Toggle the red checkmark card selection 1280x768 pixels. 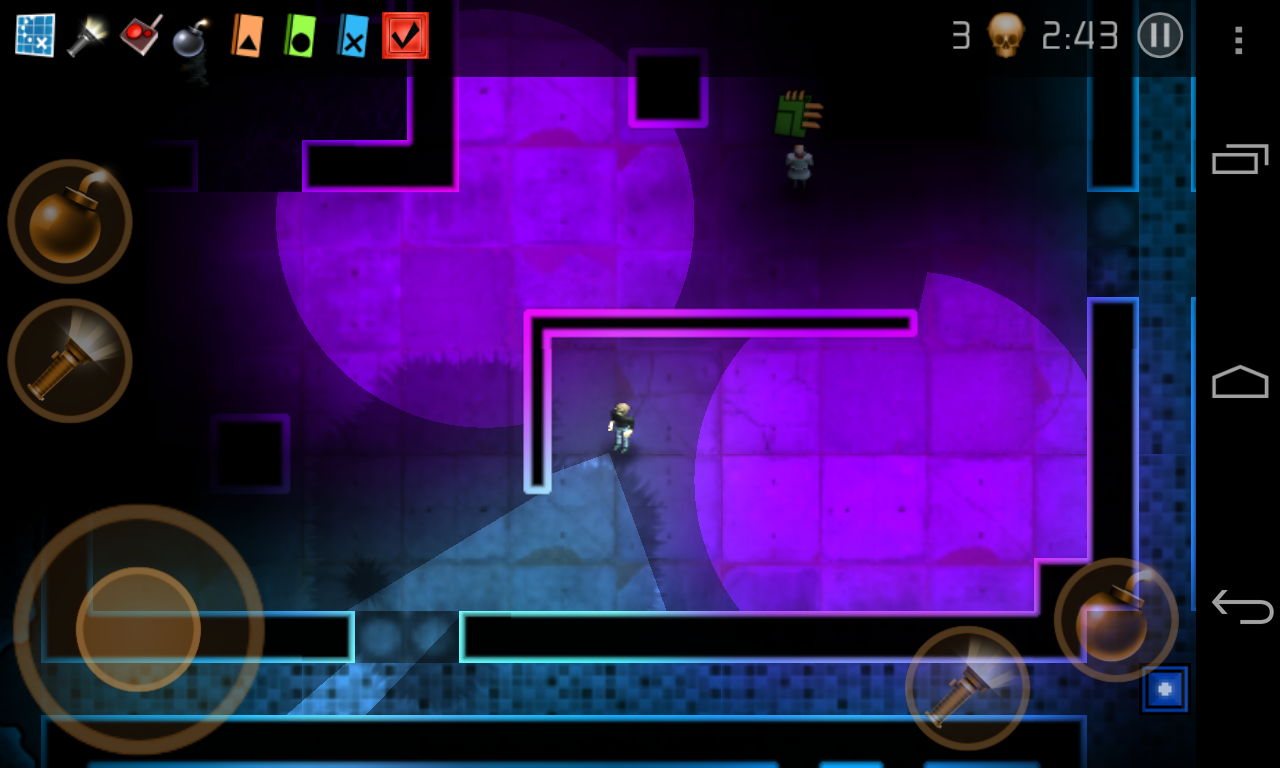[x=404, y=33]
